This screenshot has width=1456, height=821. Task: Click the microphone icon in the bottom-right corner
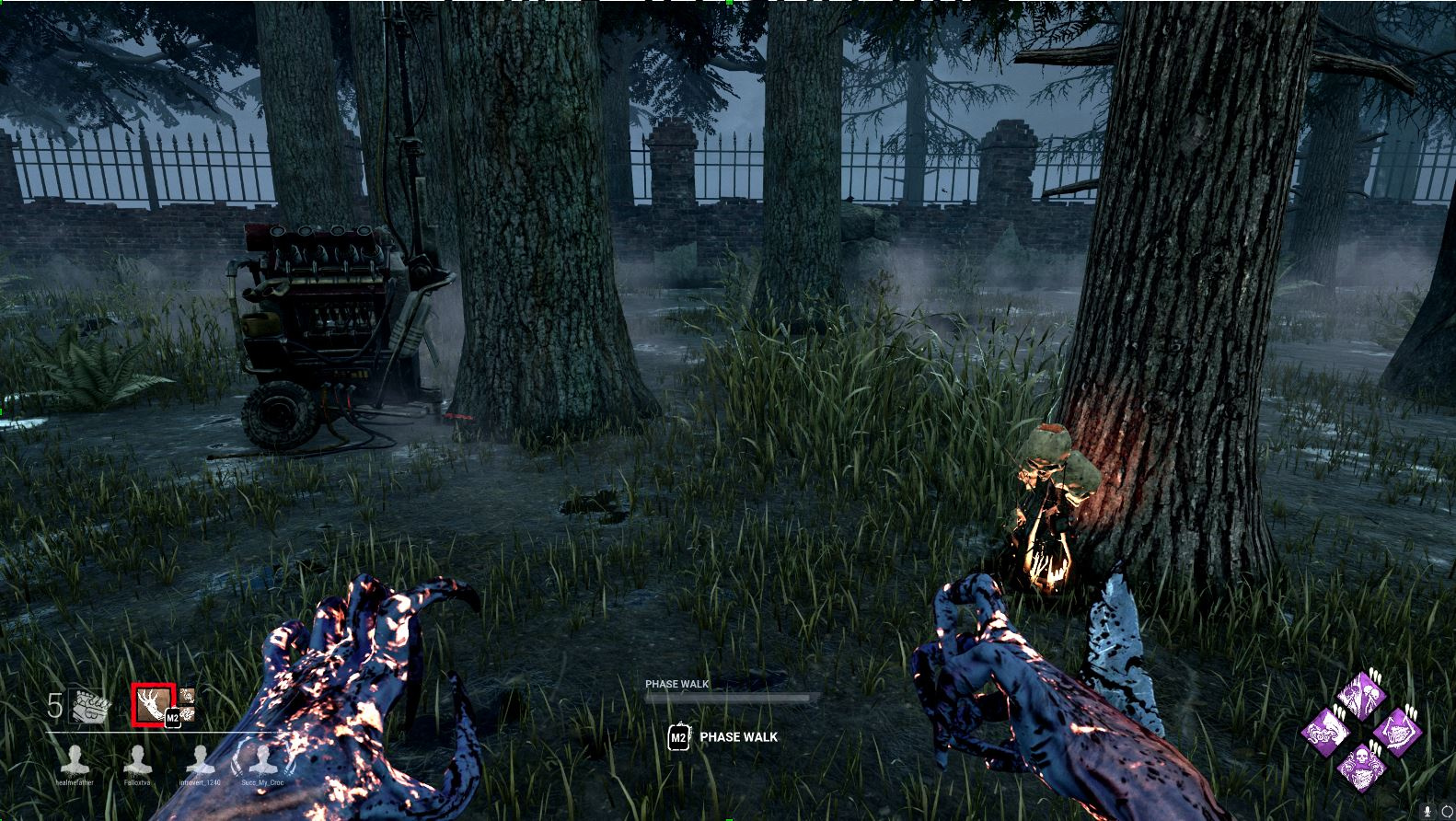(x=1427, y=811)
